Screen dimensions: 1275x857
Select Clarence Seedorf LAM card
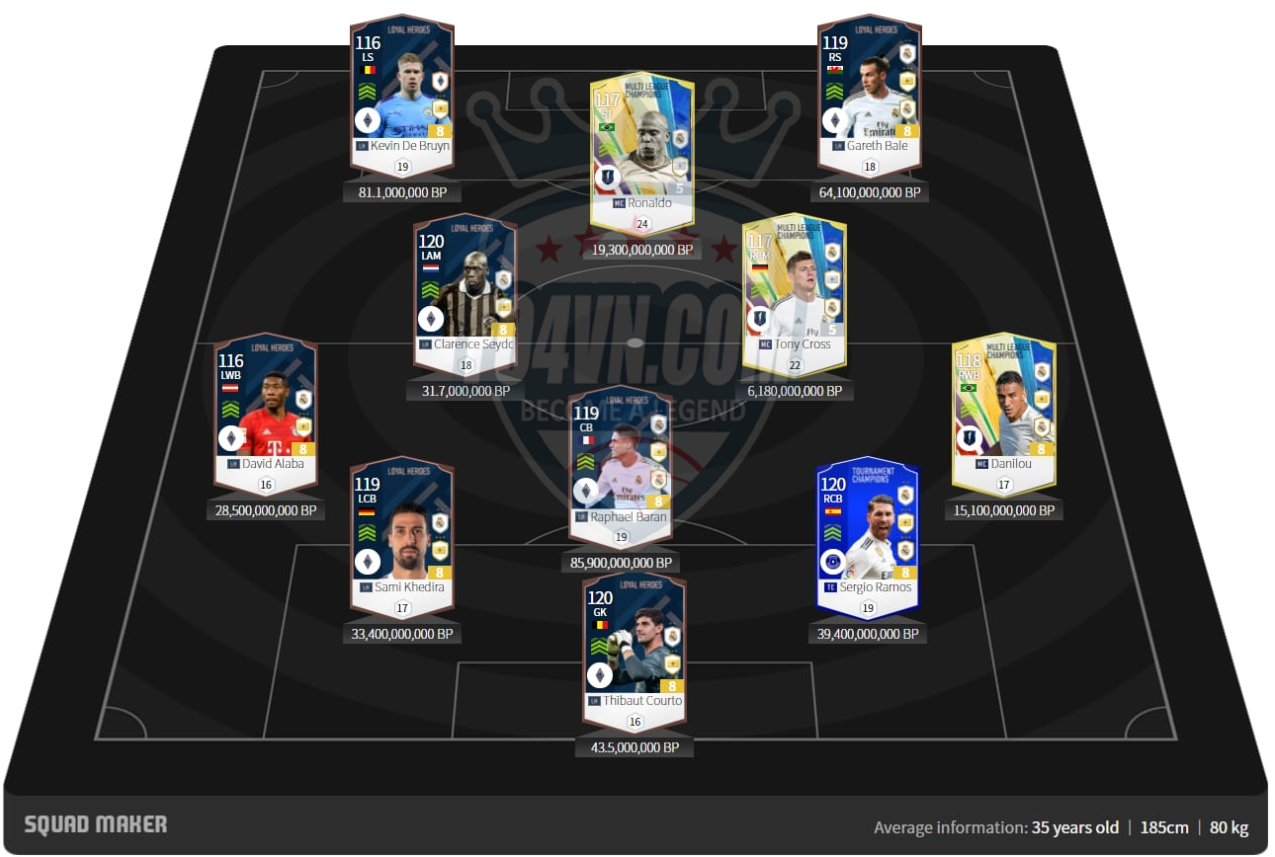pos(465,290)
